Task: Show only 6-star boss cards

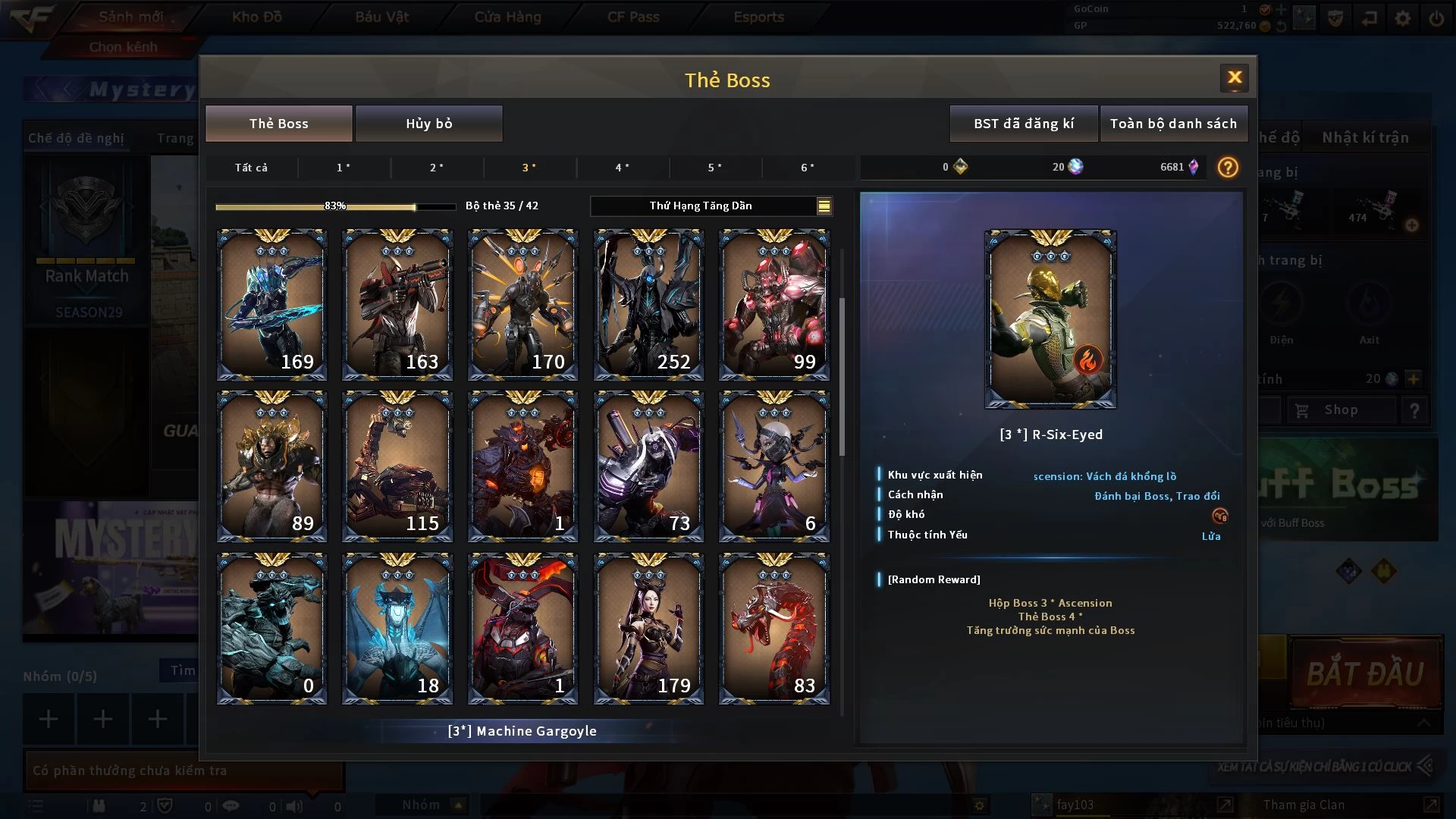Action: [808, 168]
